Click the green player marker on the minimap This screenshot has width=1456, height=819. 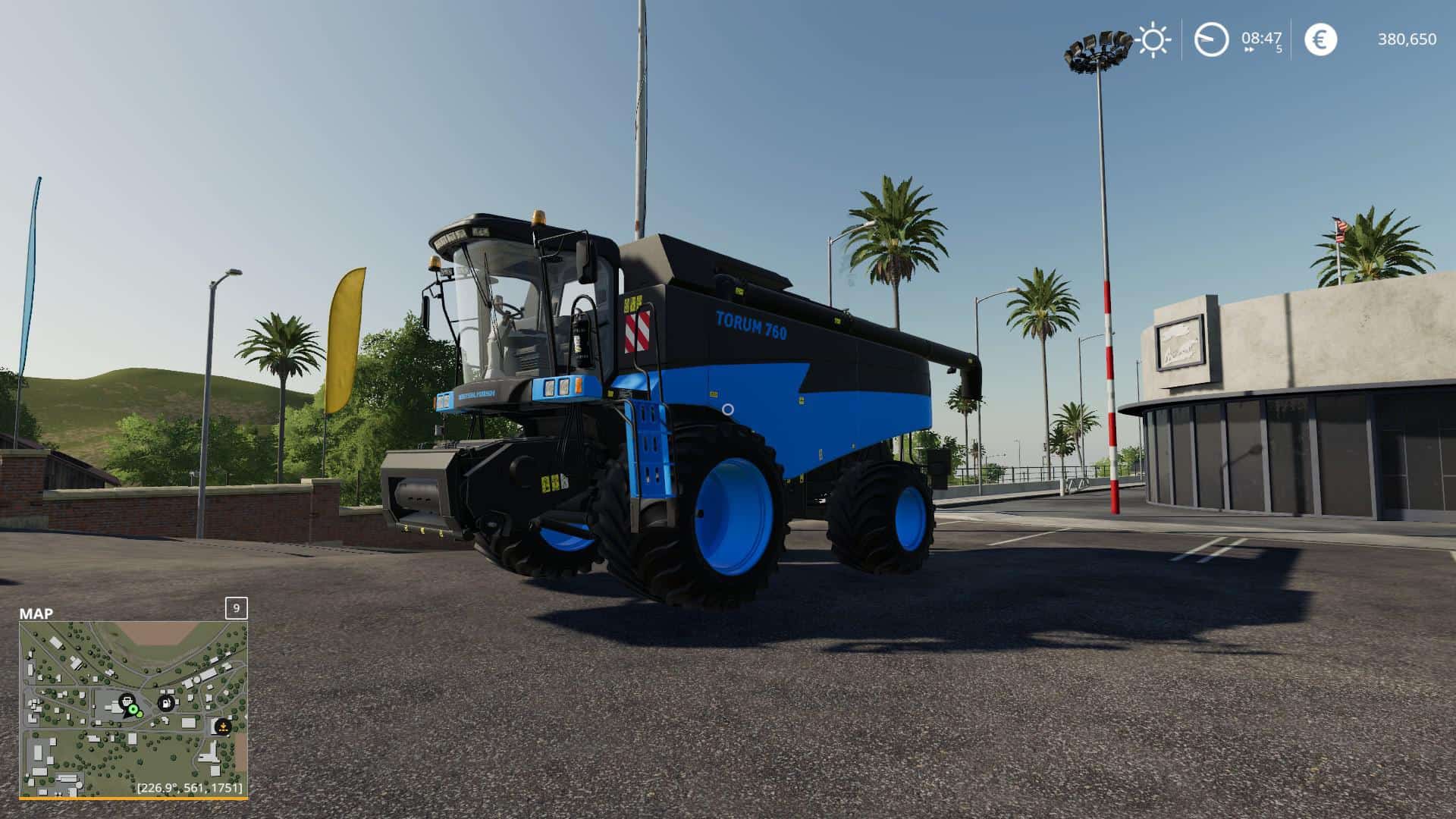click(133, 709)
